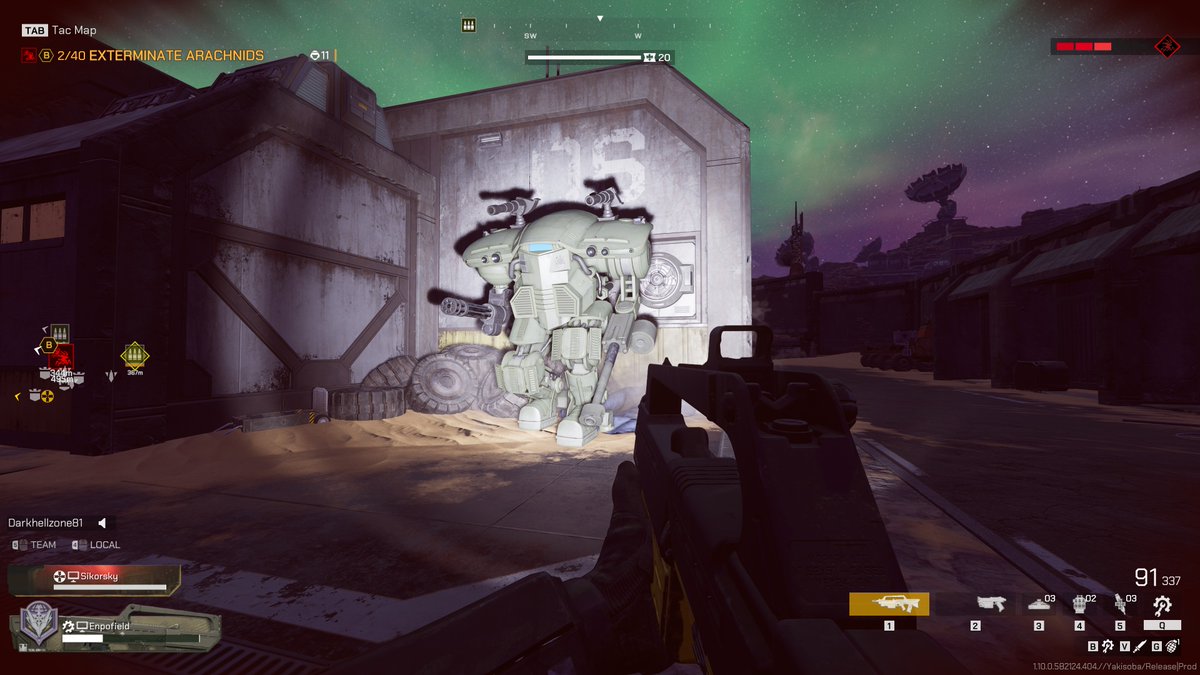Select the red arachnid objective marker

click(61, 356)
